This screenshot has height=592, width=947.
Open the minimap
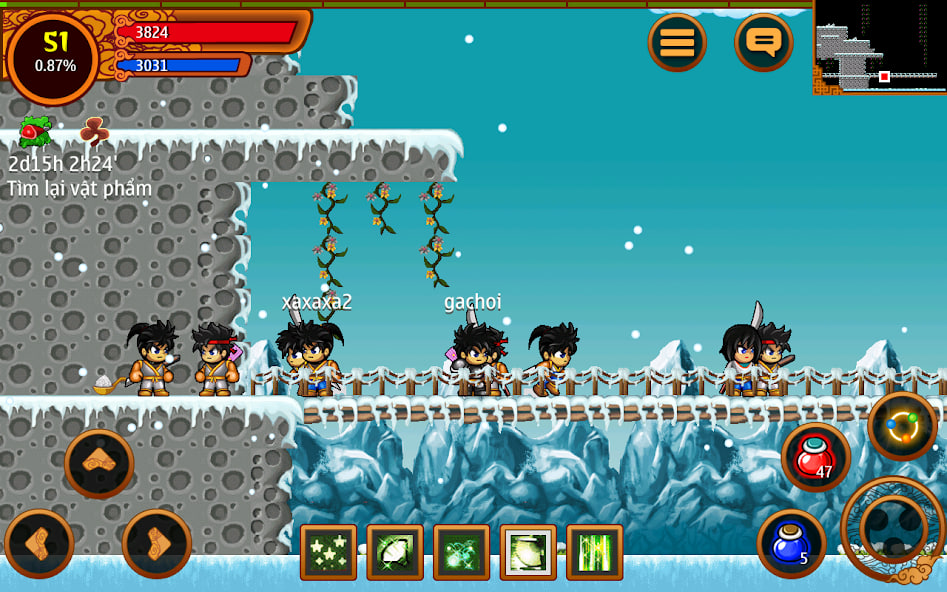tap(879, 47)
